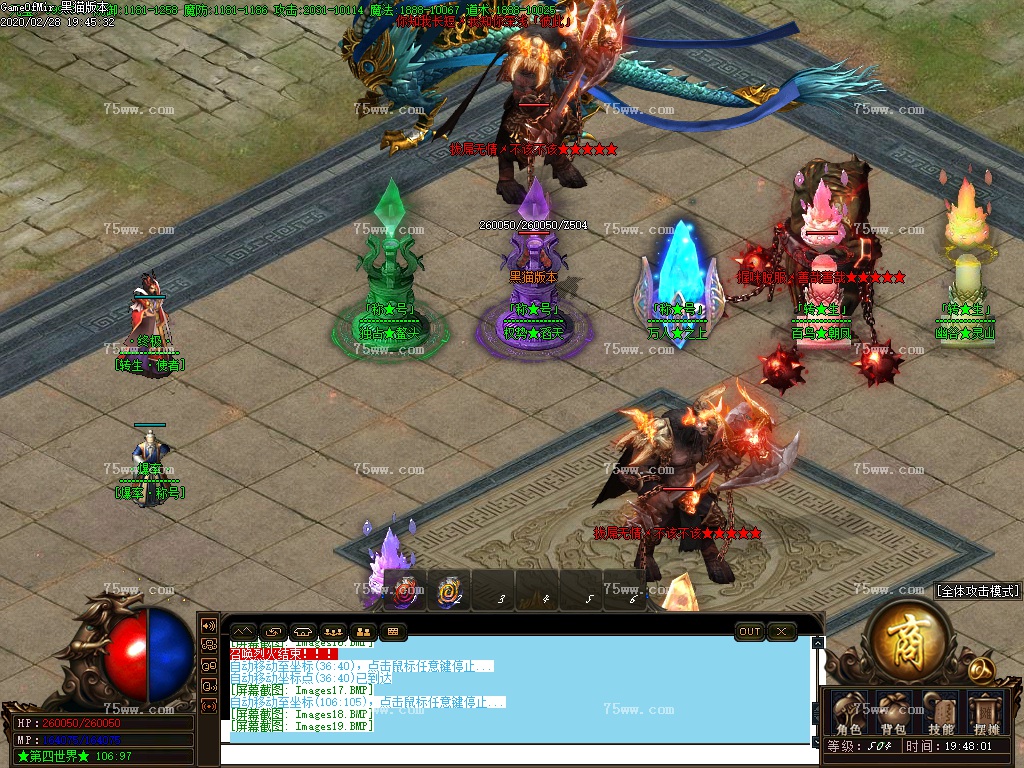
Task: Show the 技能 skills window
Action: (x=940, y=712)
